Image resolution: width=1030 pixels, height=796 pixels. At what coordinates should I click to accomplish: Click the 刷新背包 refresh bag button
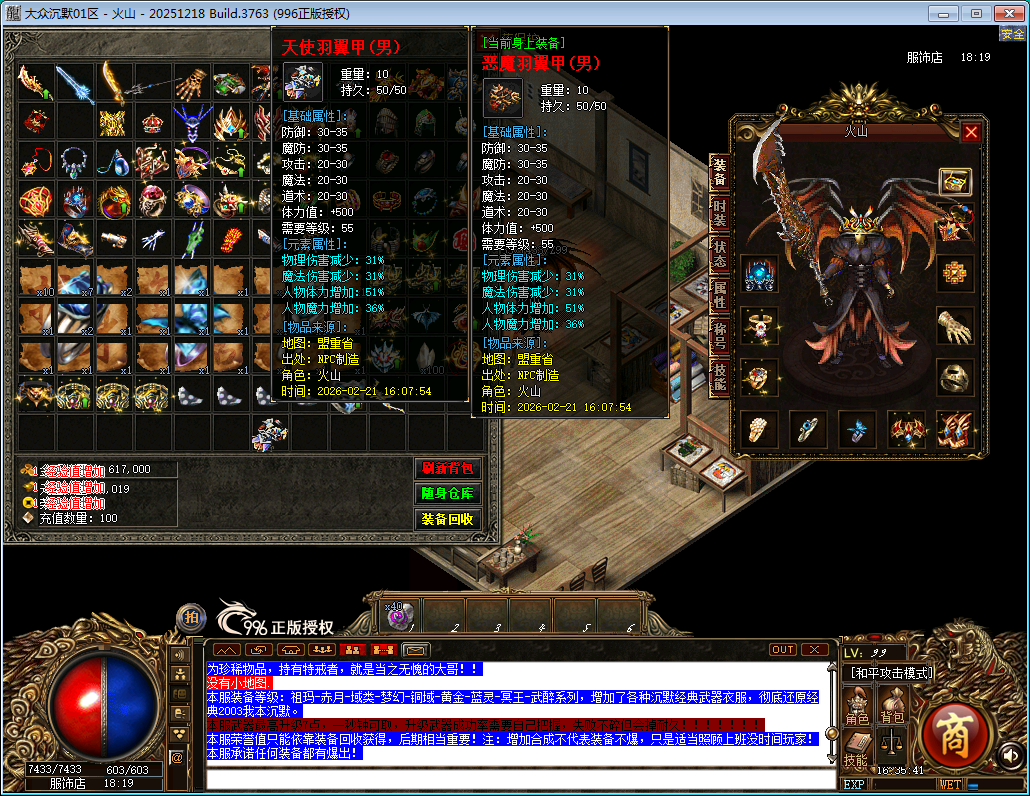(446, 468)
